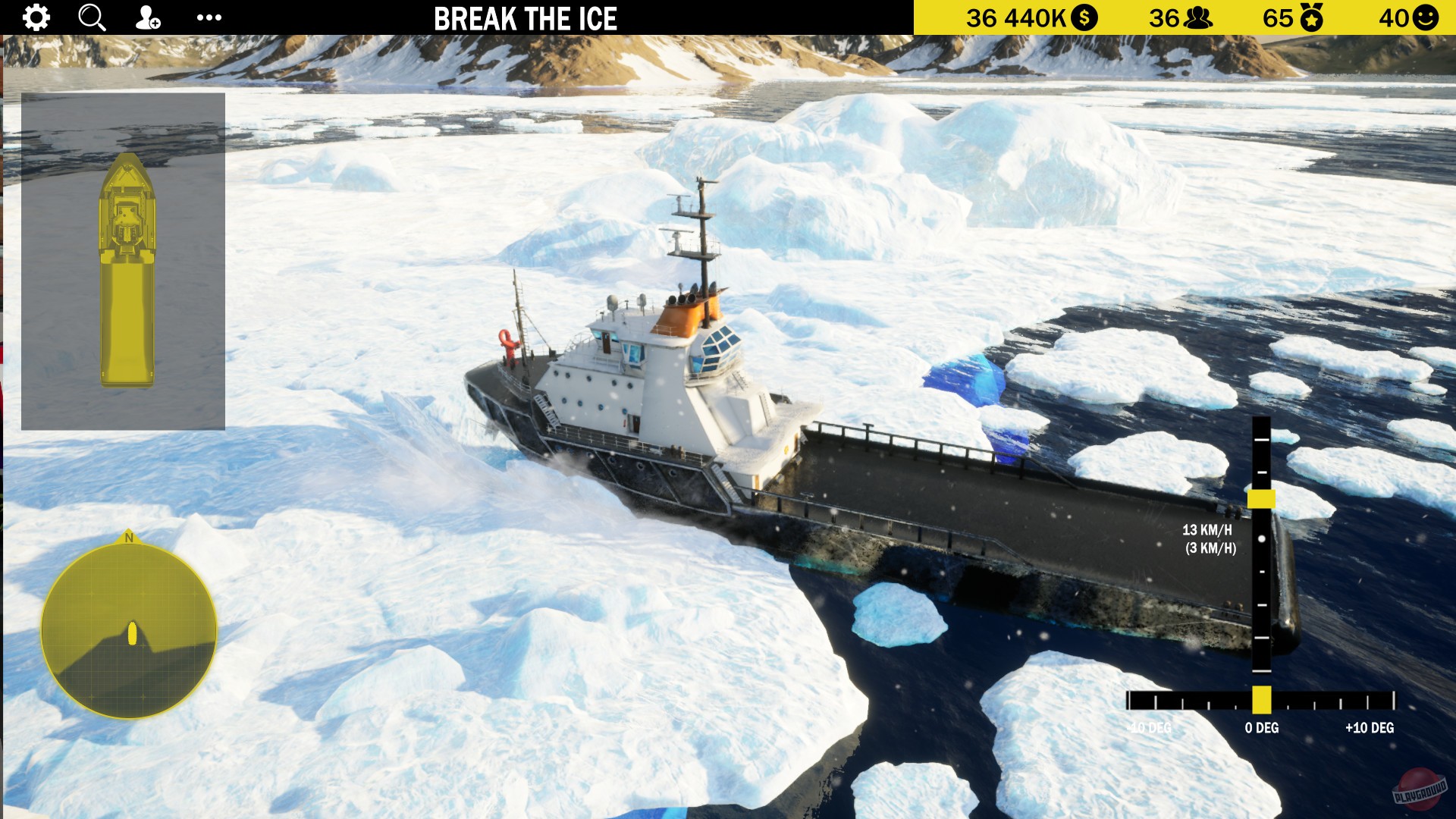
Task: Open the ellipsis more-options menu
Action: [x=209, y=17]
